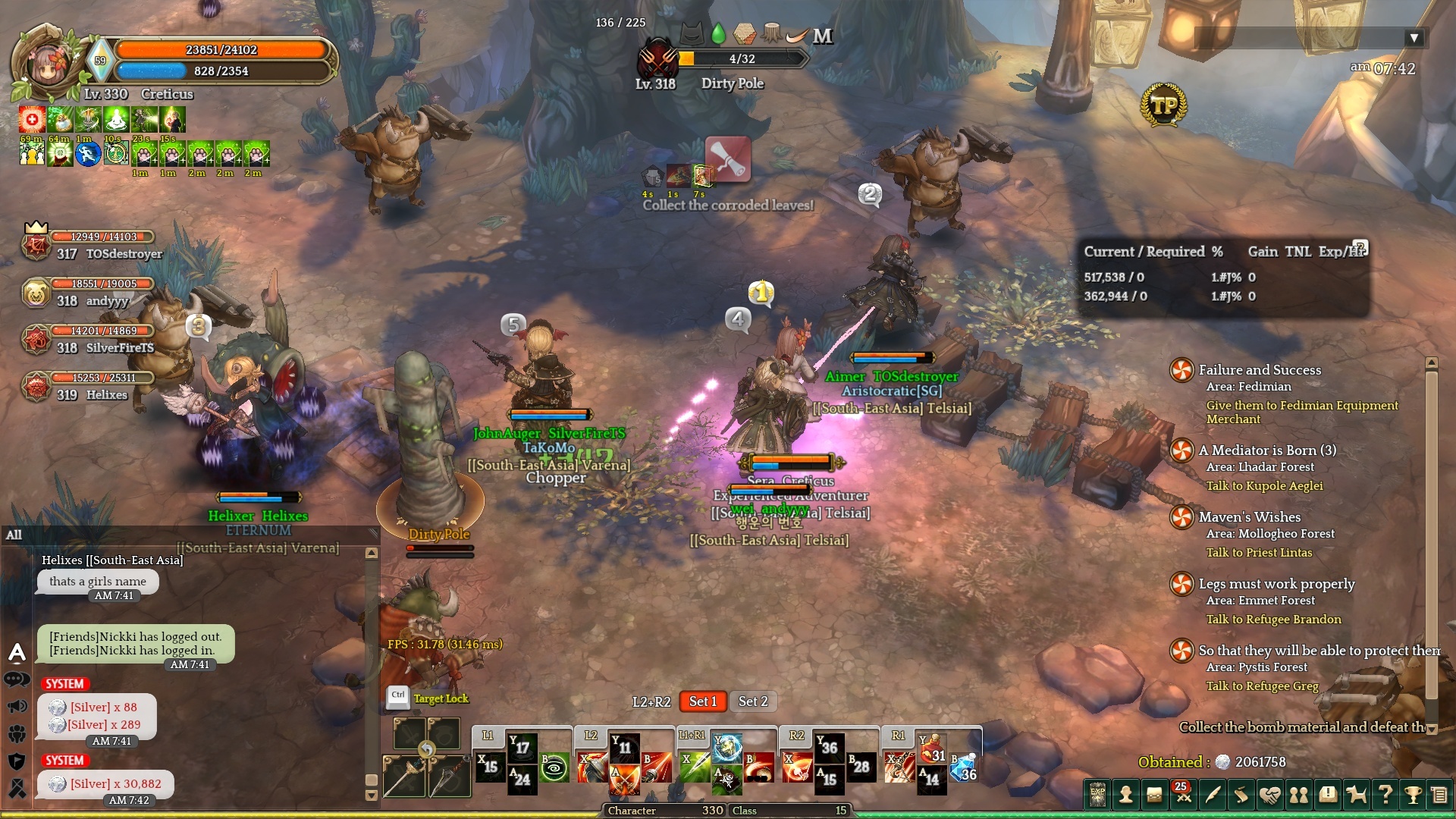Select the Set 1 hotbar button
The width and height of the screenshot is (1456, 819).
(702, 701)
